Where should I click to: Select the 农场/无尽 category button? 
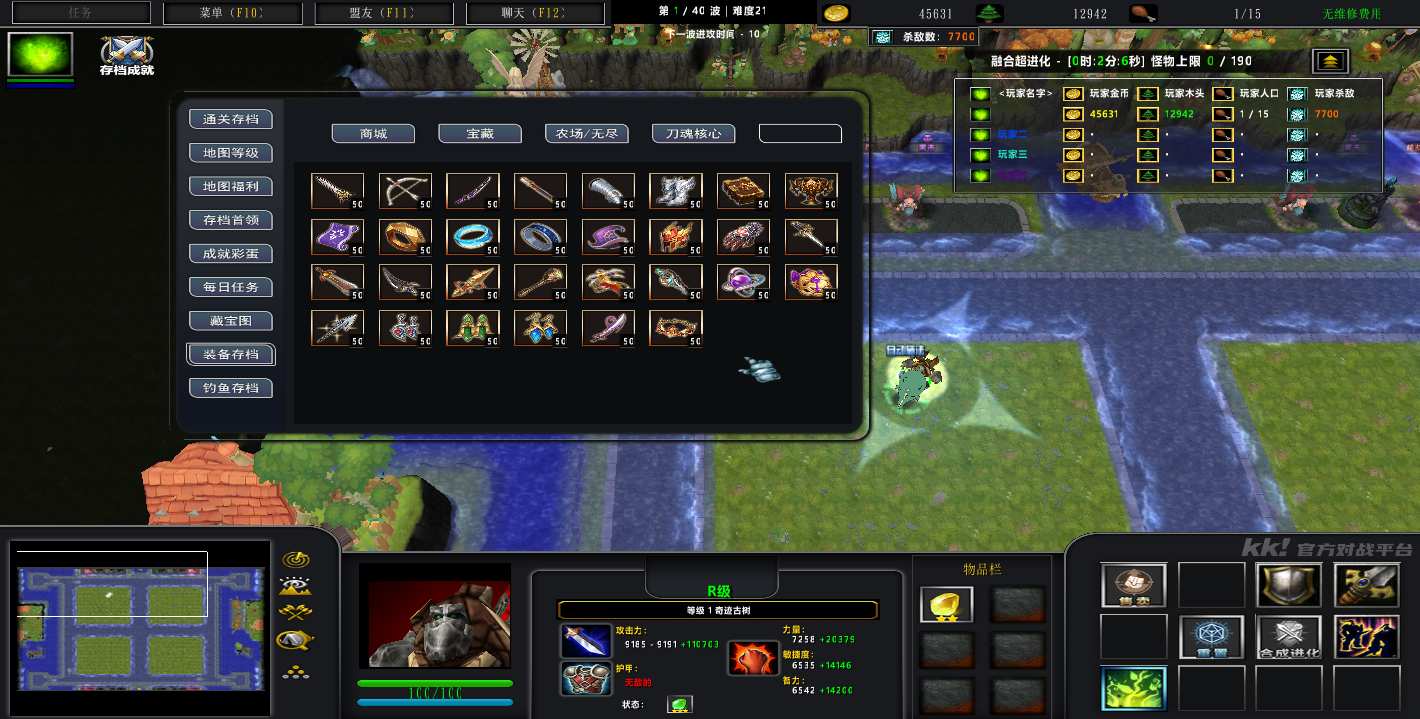tap(587, 134)
